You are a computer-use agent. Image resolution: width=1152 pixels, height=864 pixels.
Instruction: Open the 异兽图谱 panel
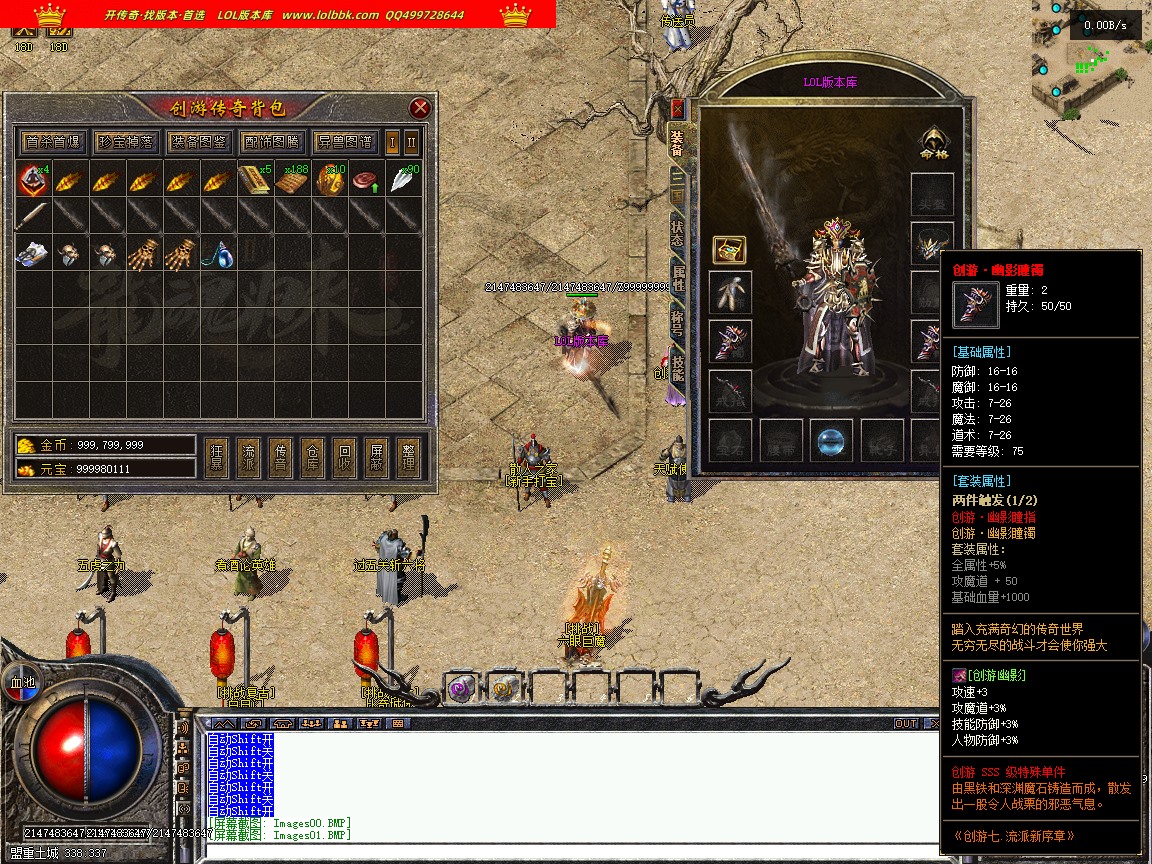coord(344,142)
